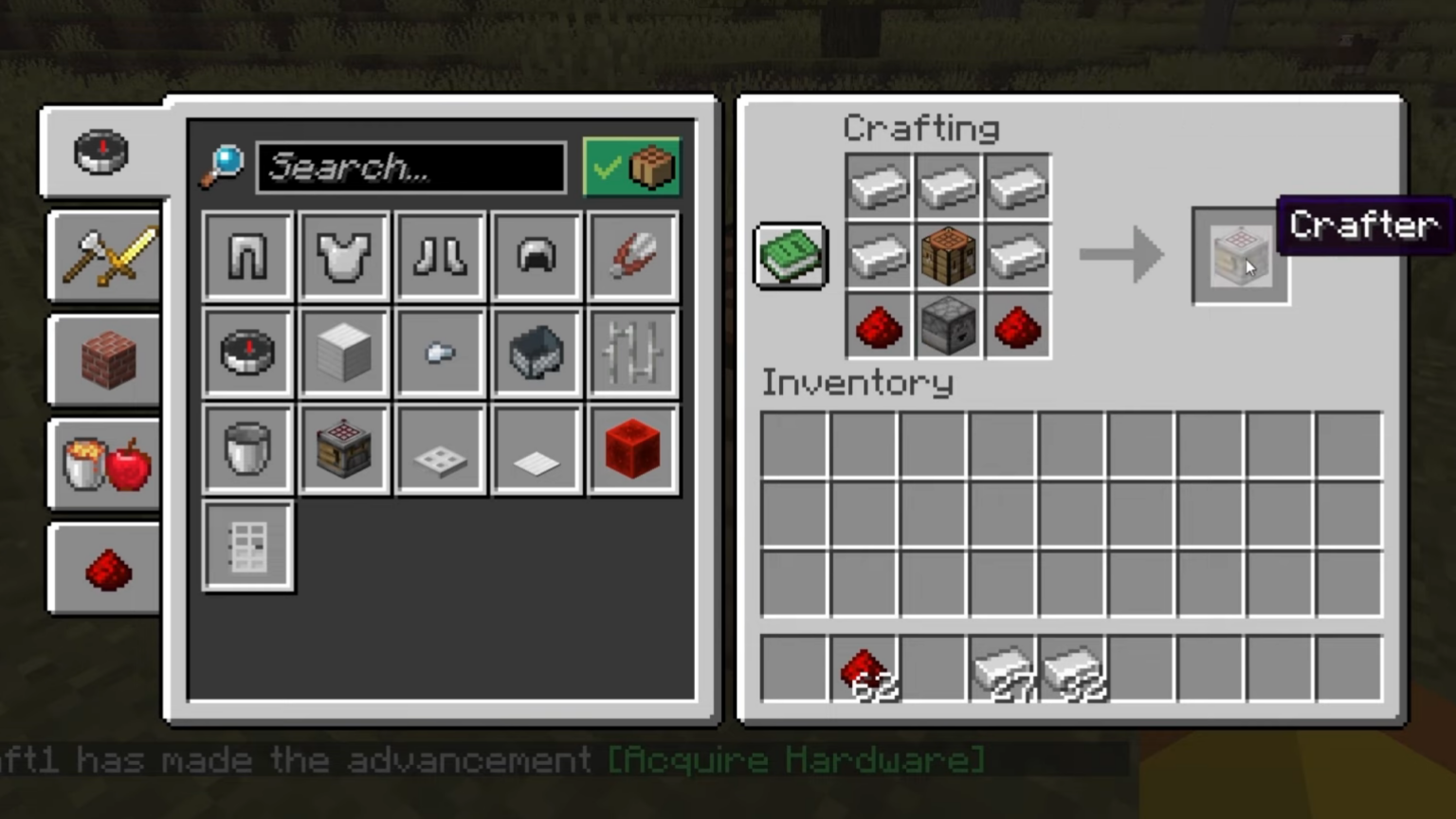Select the iron nugget recipe
This screenshot has width=1456, height=819.
[x=440, y=353]
